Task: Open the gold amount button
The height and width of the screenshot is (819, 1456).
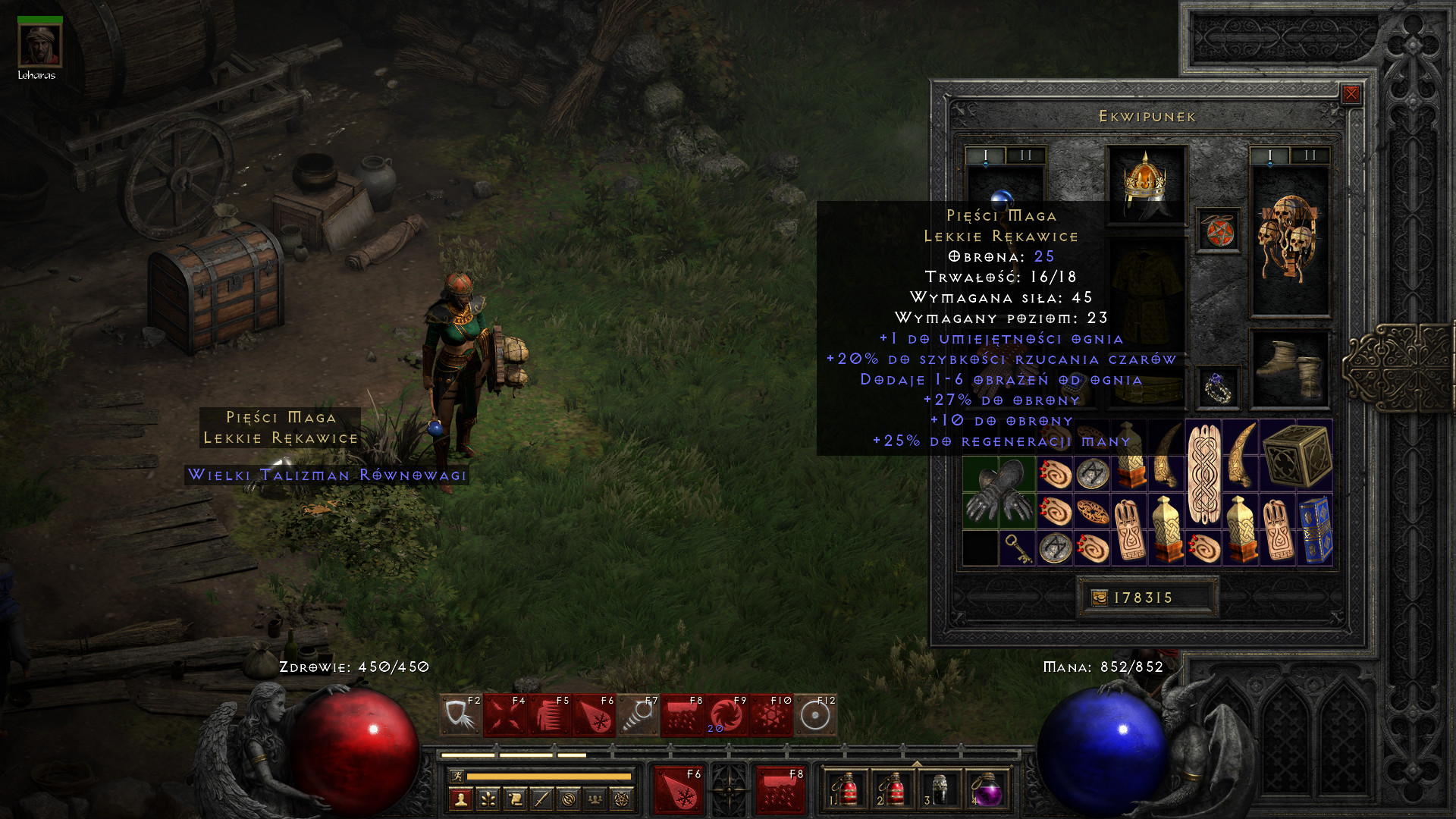Action: click(1099, 598)
